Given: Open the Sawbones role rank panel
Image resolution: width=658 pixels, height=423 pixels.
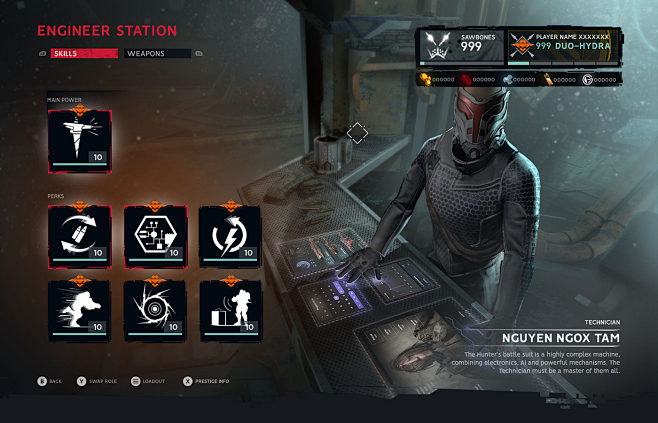Looking at the screenshot, I should 462,47.
